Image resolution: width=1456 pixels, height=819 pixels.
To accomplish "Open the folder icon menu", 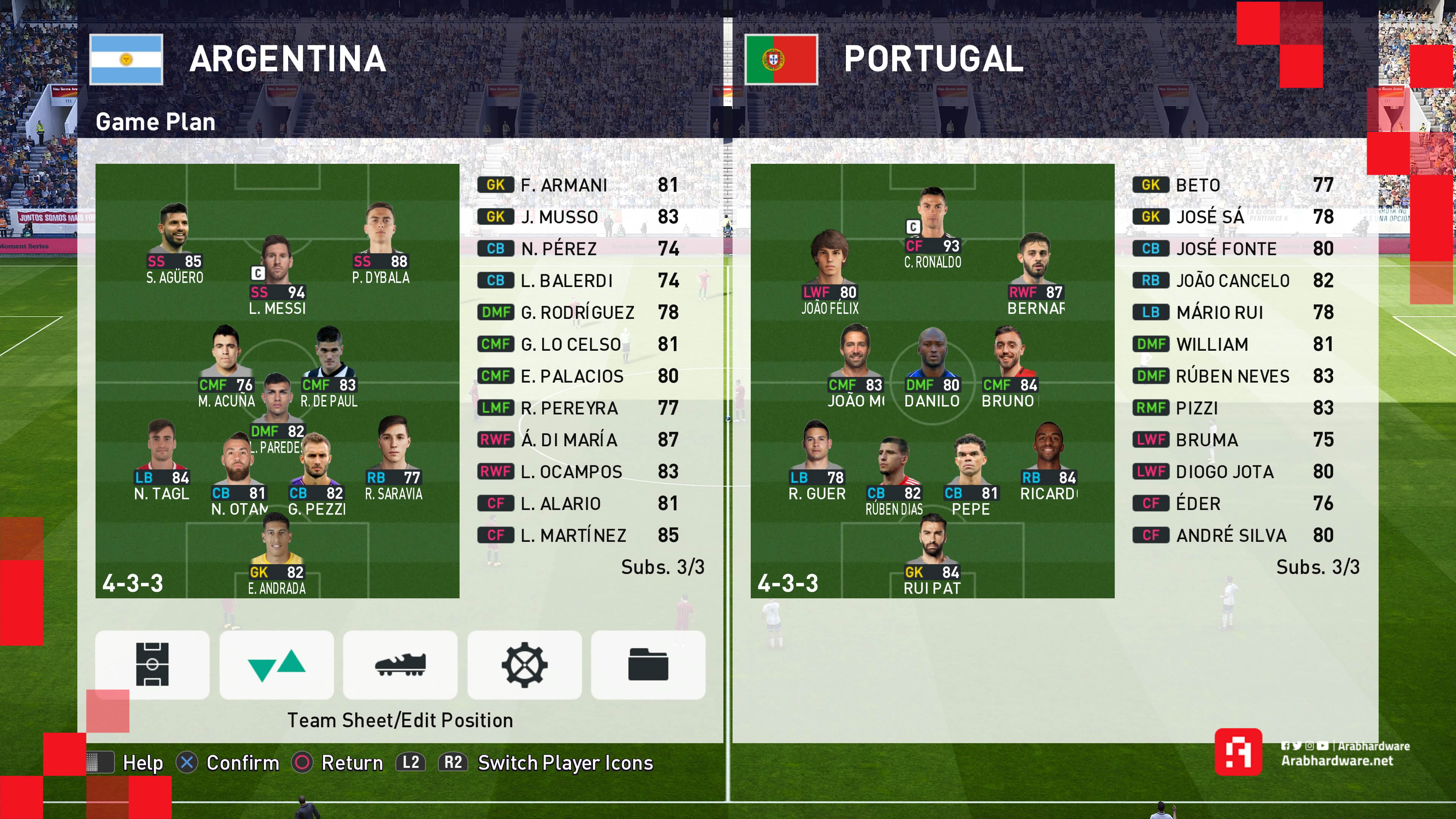I will click(x=648, y=664).
